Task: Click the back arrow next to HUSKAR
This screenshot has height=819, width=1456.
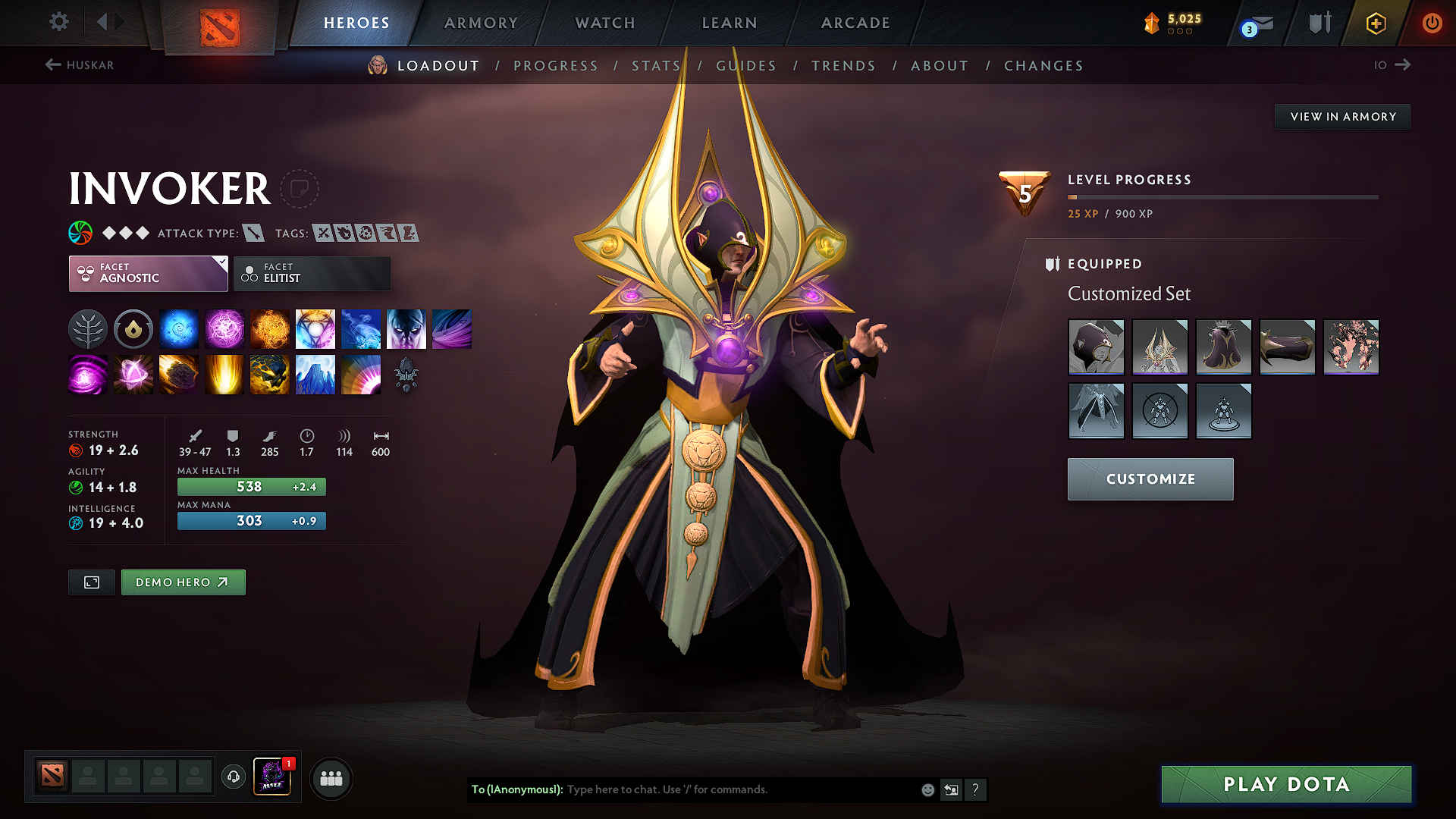Action: (x=52, y=65)
